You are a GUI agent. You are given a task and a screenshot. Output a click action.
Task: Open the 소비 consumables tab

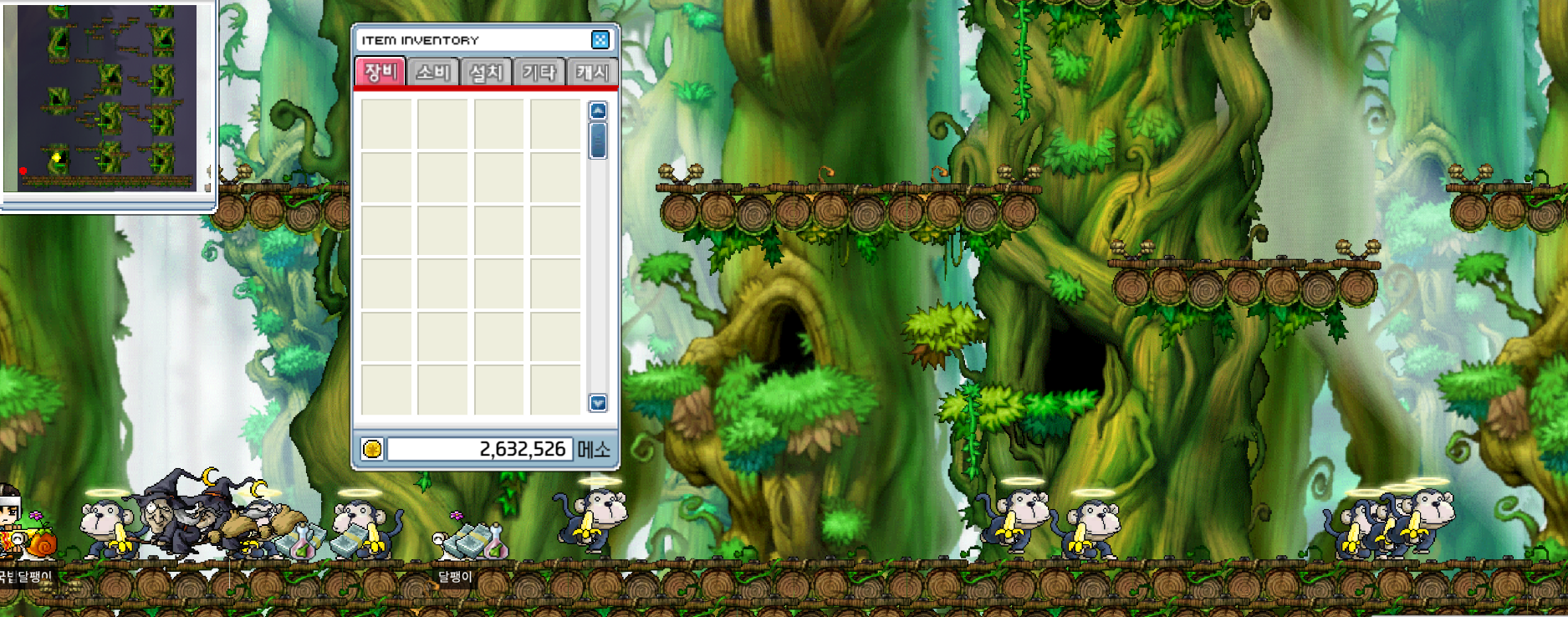433,73
